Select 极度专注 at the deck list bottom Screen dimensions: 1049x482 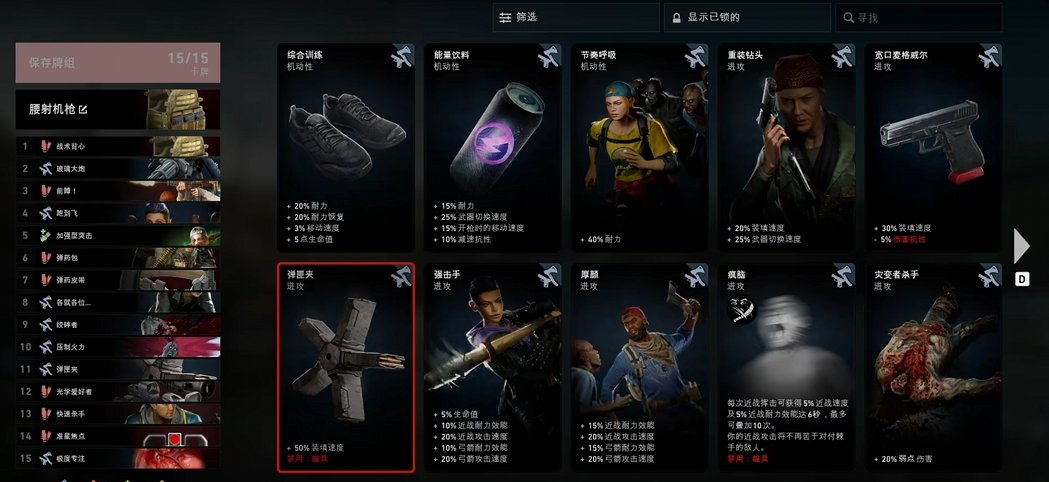click(118, 458)
